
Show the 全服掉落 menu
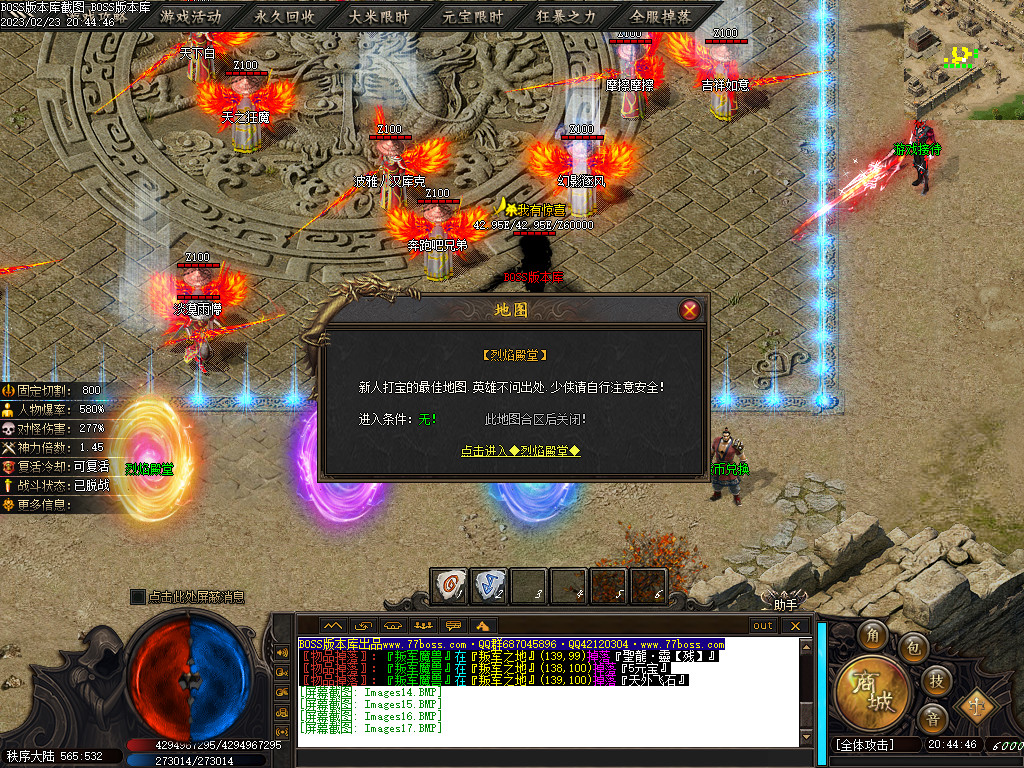pos(660,16)
